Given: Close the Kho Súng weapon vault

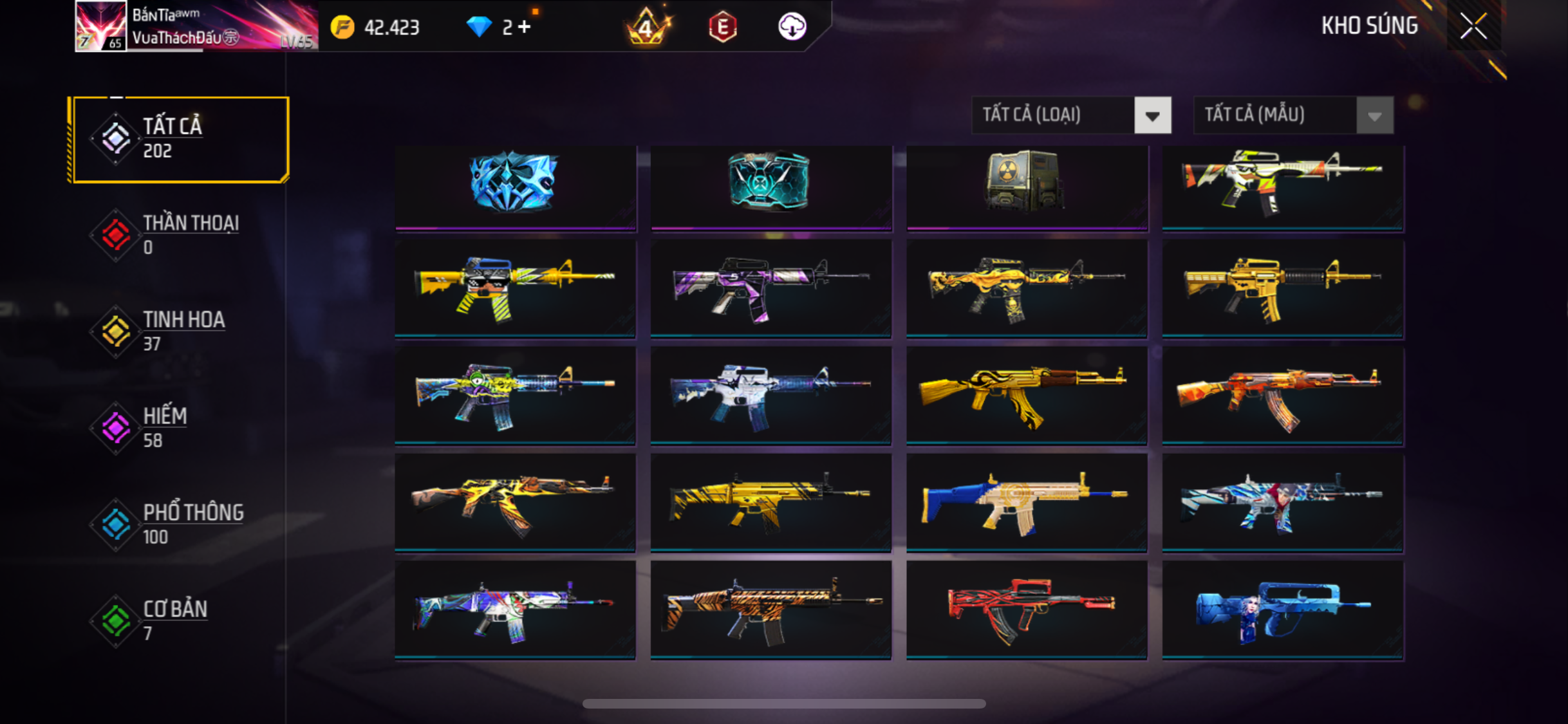Looking at the screenshot, I should 1473,26.
